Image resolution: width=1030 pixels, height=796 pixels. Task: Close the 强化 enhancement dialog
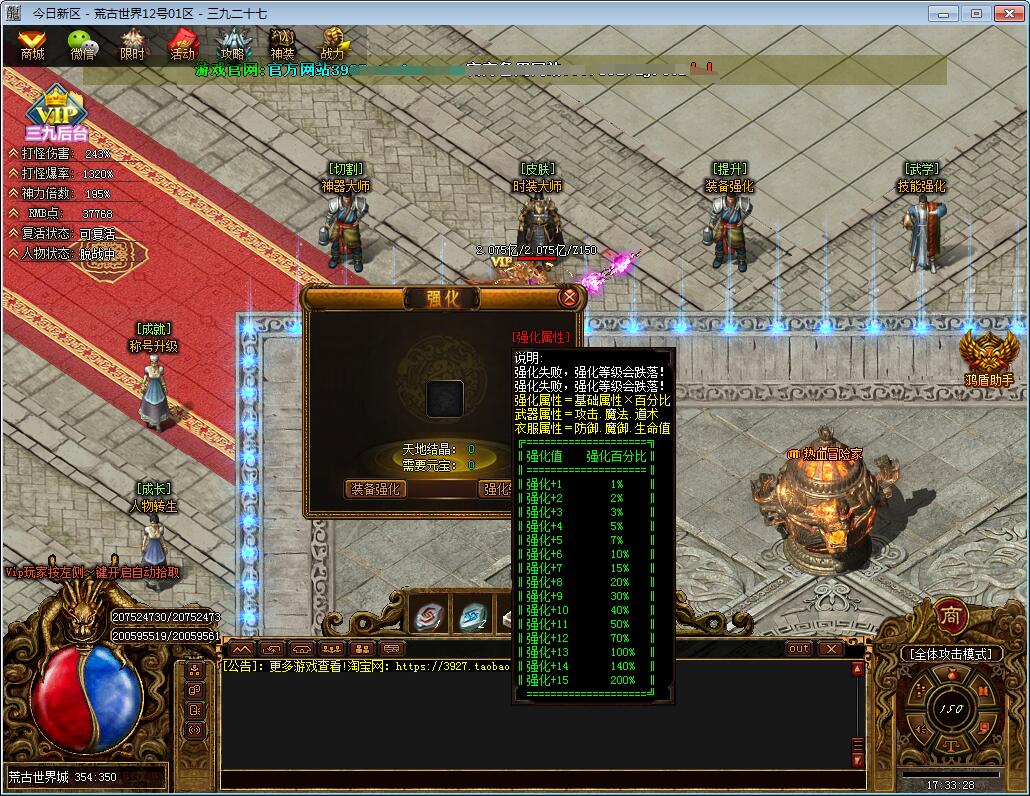tap(569, 297)
